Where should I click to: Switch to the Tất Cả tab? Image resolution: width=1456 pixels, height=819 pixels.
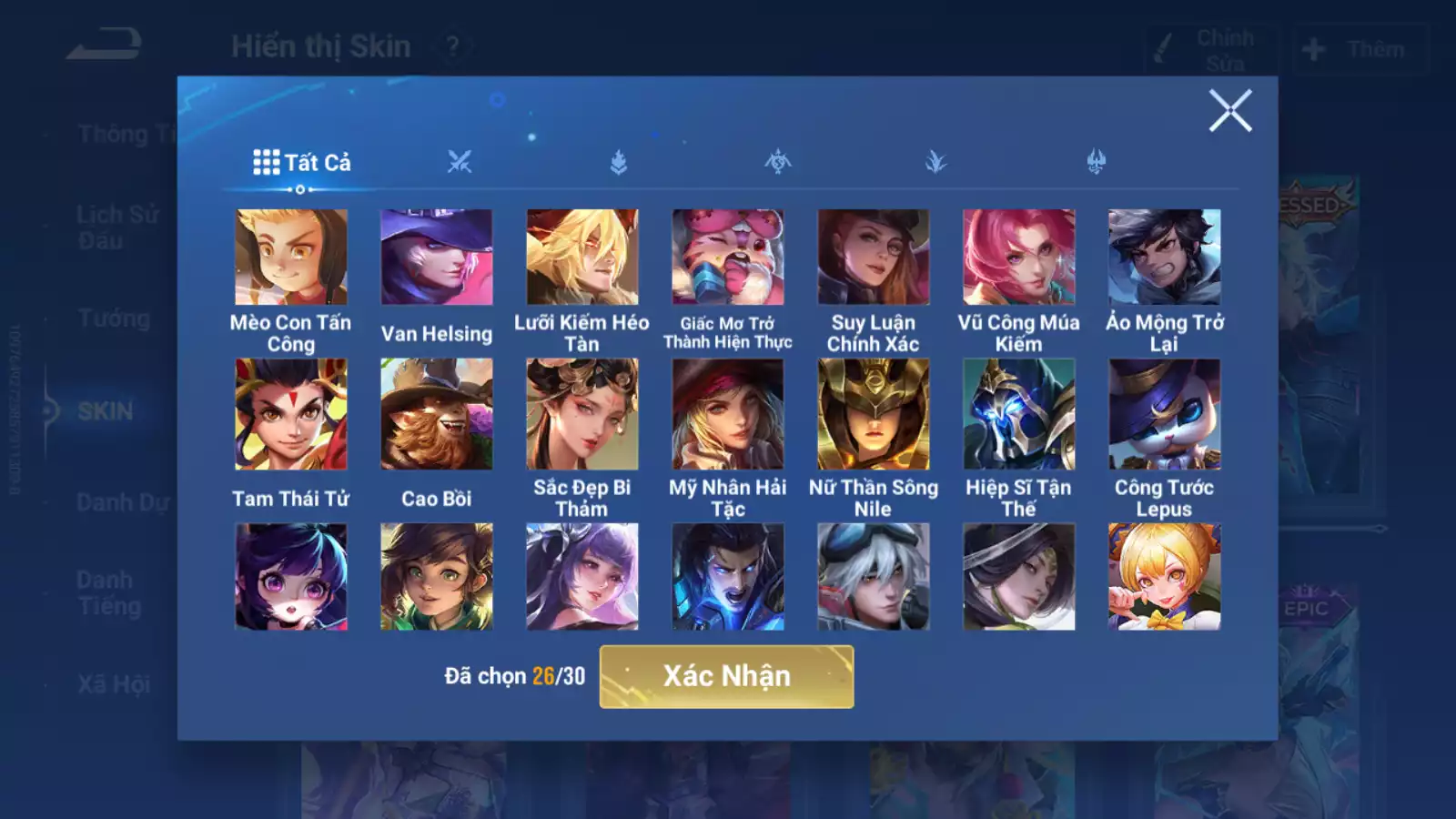point(301,163)
